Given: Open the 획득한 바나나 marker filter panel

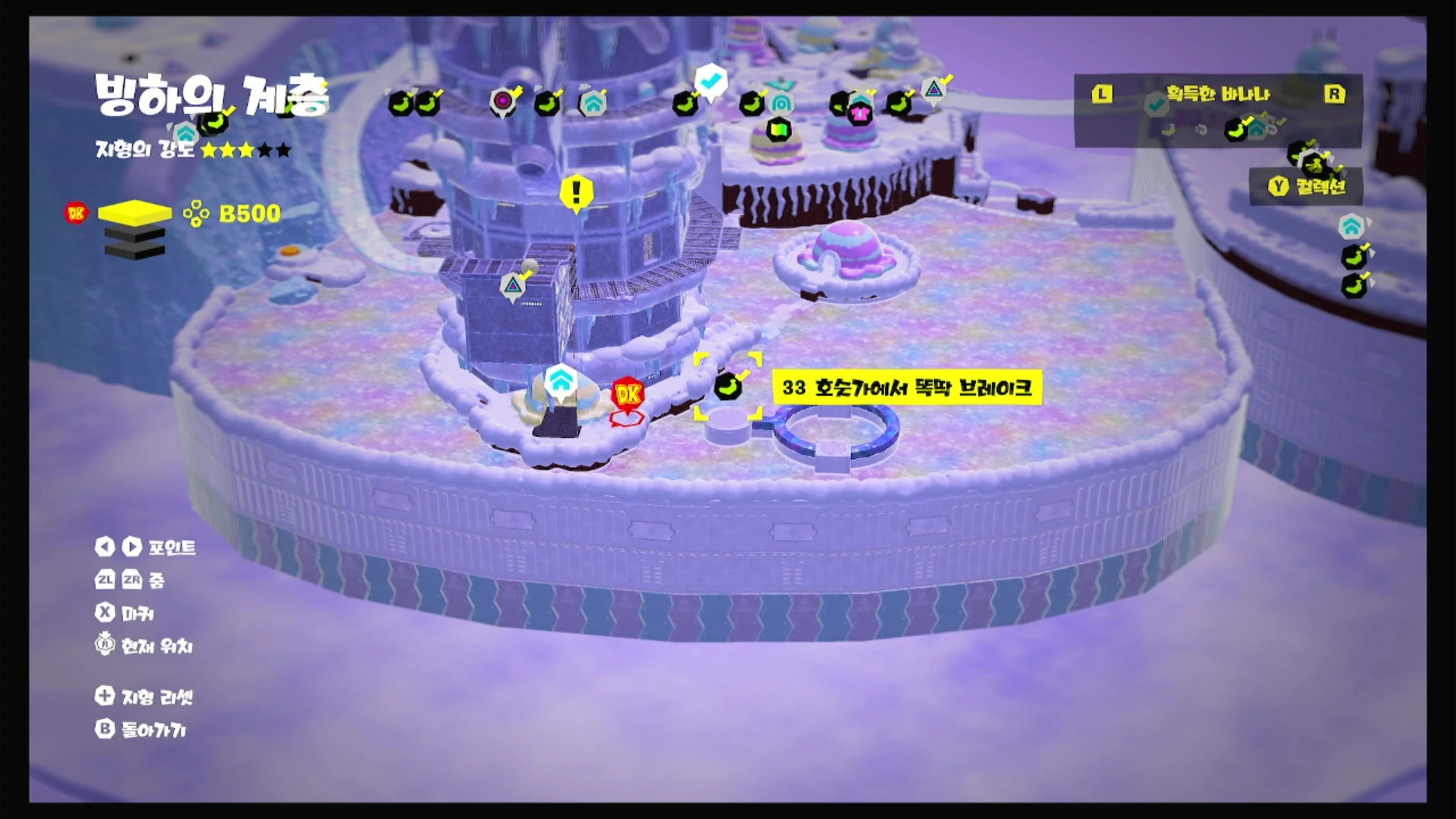Looking at the screenshot, I should (x=1218, y=94).
